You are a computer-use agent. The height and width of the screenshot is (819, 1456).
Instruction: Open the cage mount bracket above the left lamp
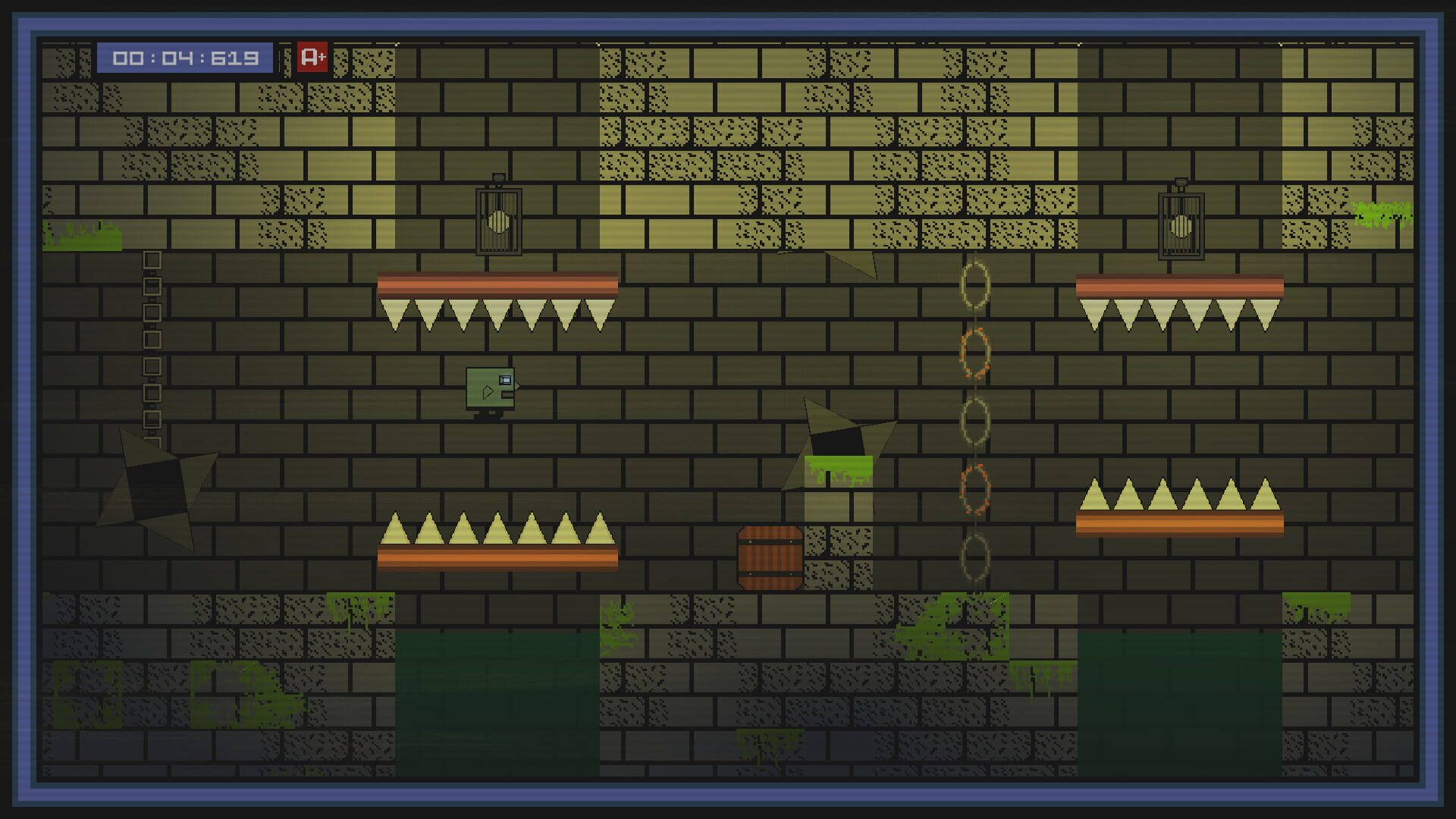pyautogui.click(x=500, y=177)
